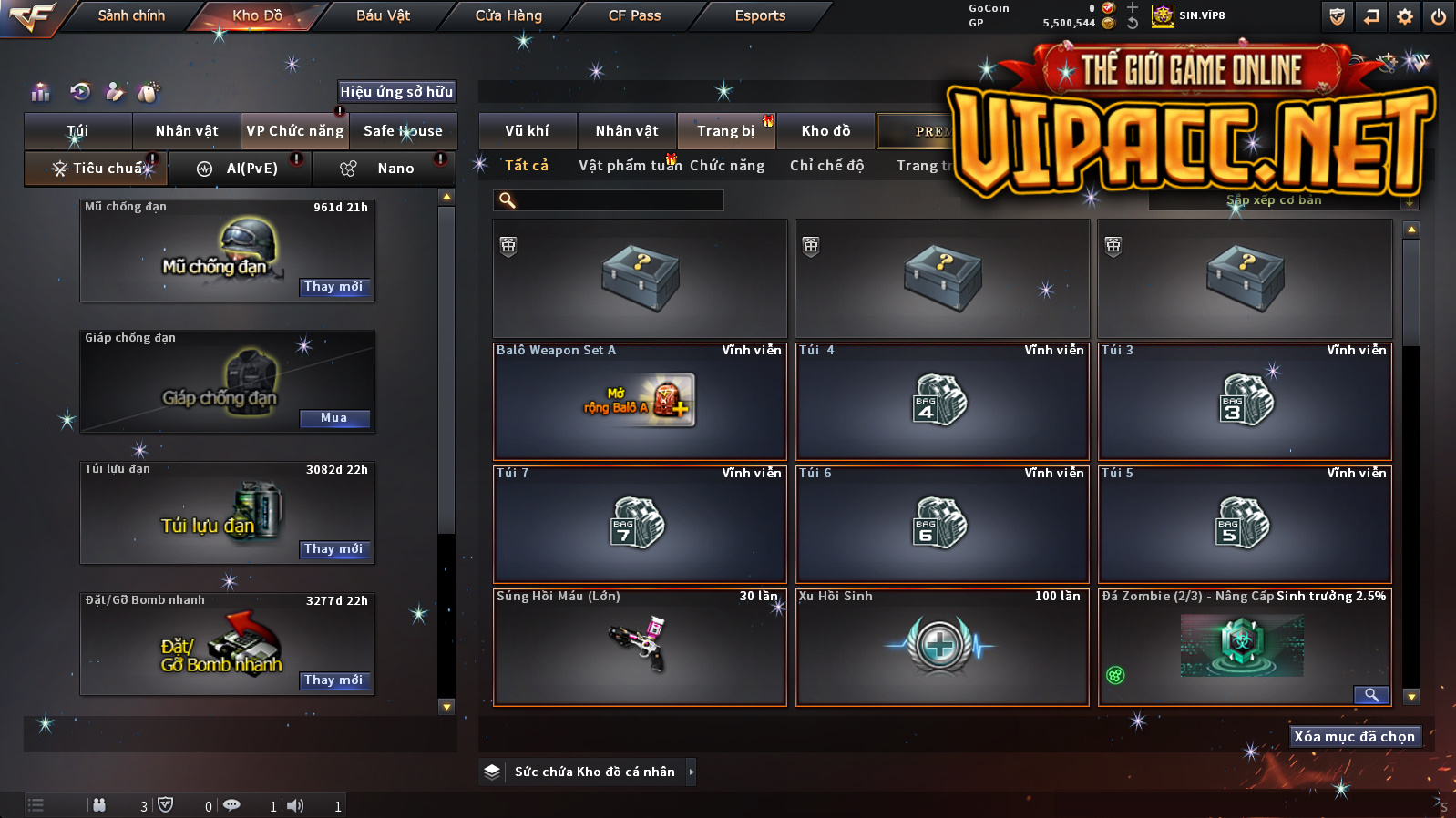
Task: Switch to the Safe House tab
Action: 403,131
